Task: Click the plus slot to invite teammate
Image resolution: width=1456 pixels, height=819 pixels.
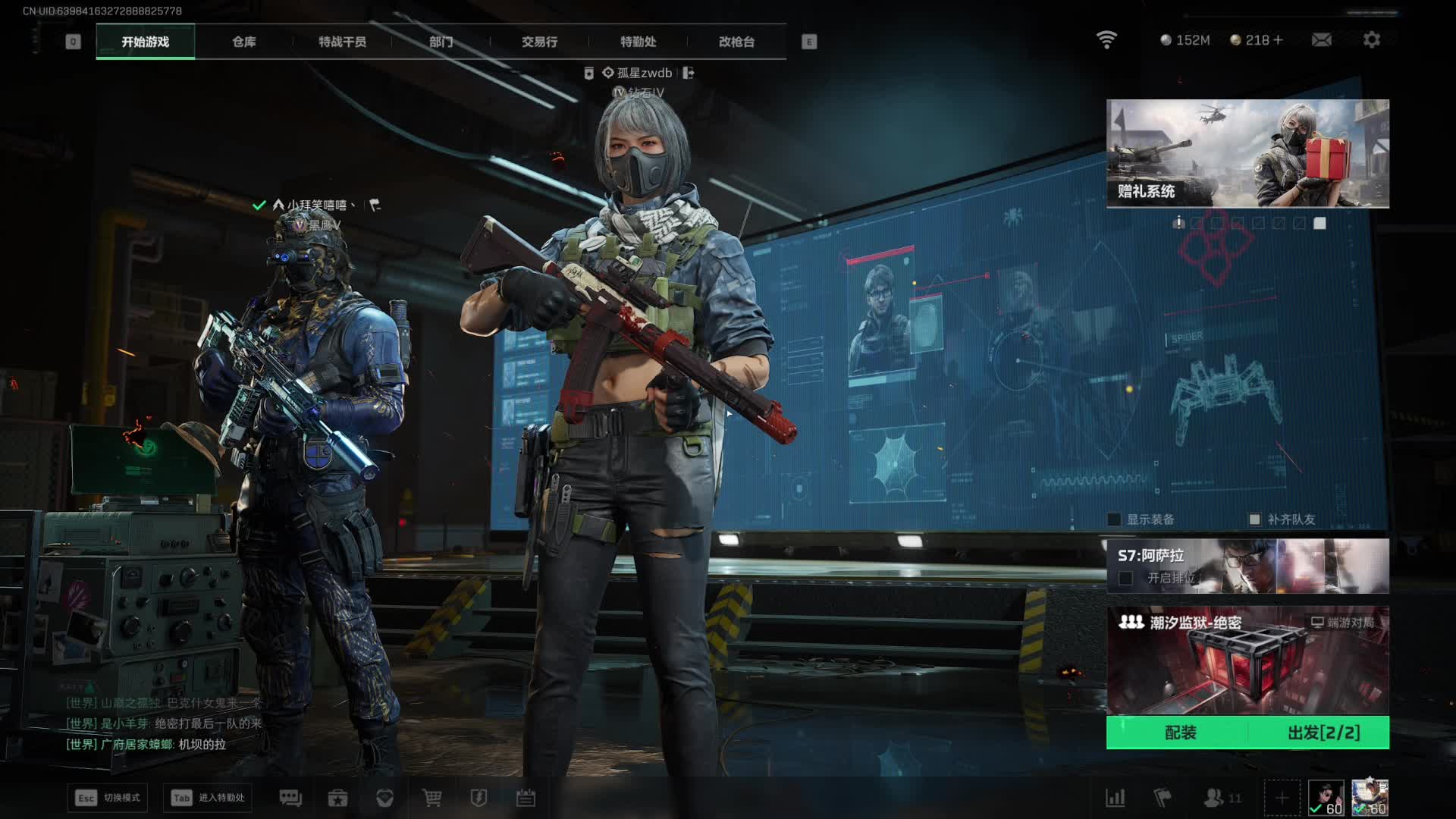Action: pyautogui.click(x=1282, y=798)
